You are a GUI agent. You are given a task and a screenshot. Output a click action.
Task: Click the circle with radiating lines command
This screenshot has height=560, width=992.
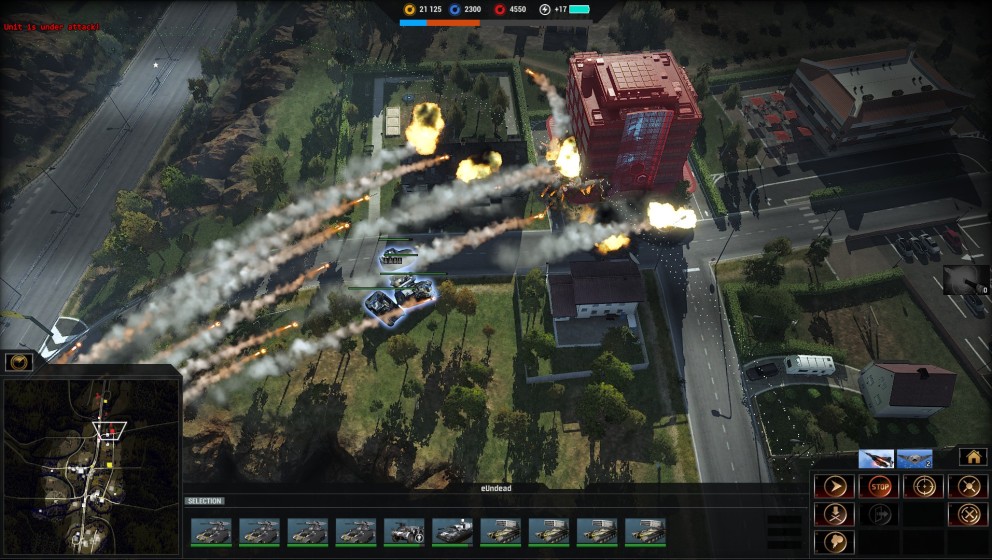[967, 487]
